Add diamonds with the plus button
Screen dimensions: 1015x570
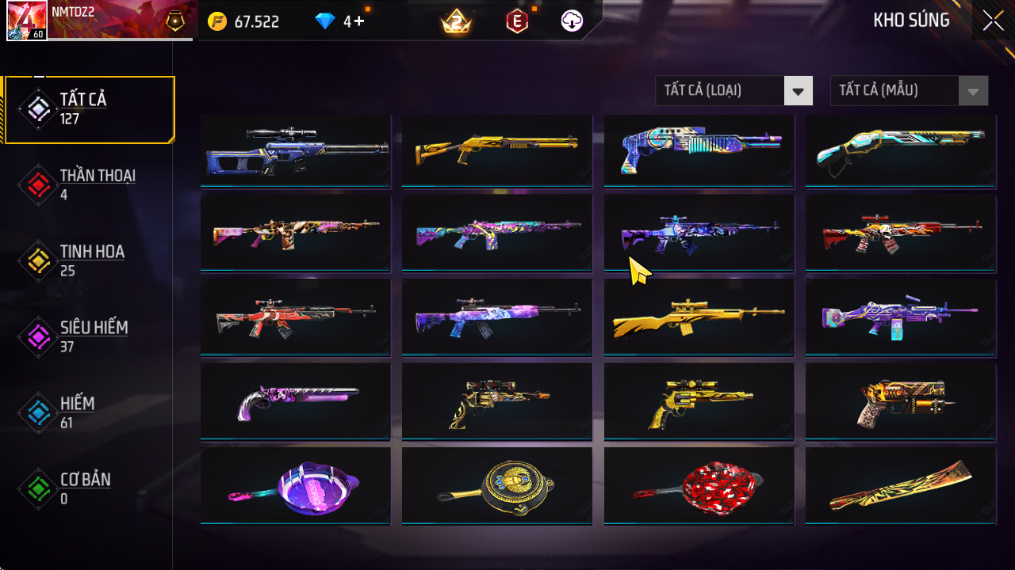point(359,21)
